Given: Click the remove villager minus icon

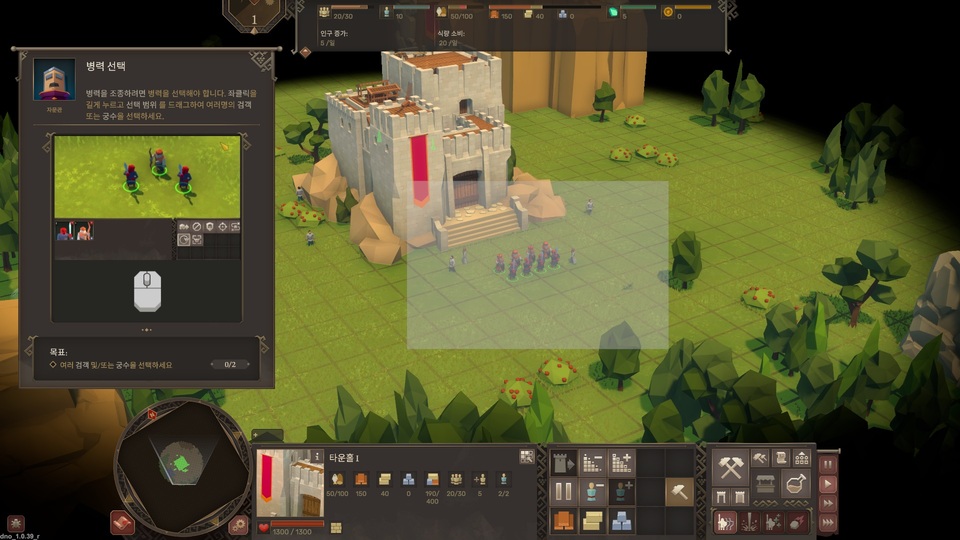Looking at the screenshot, I should pos(593,492).
